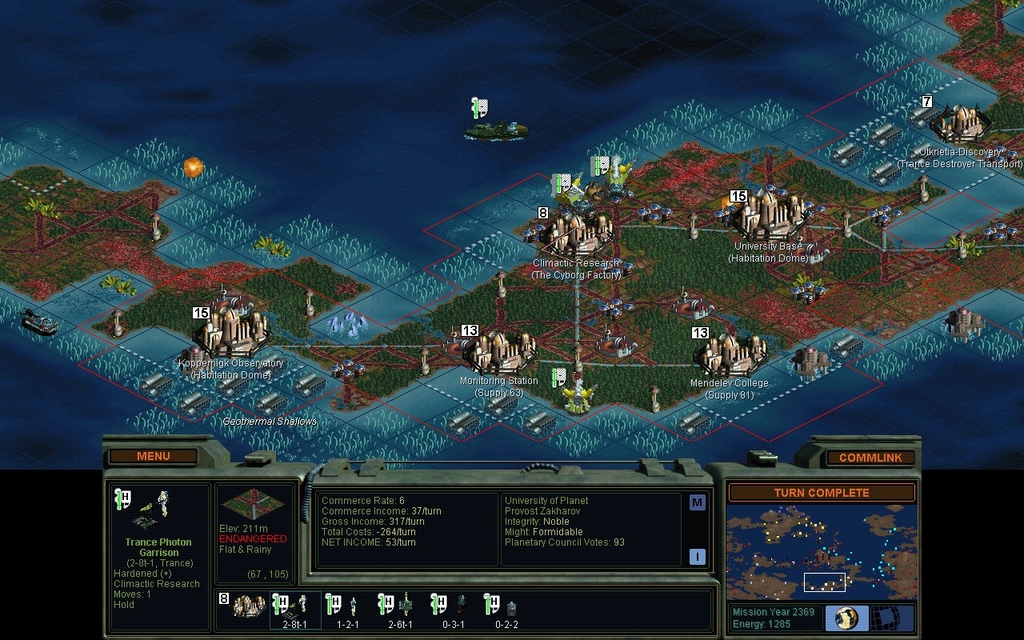Click the M button in info panel

tap(697, 503)
